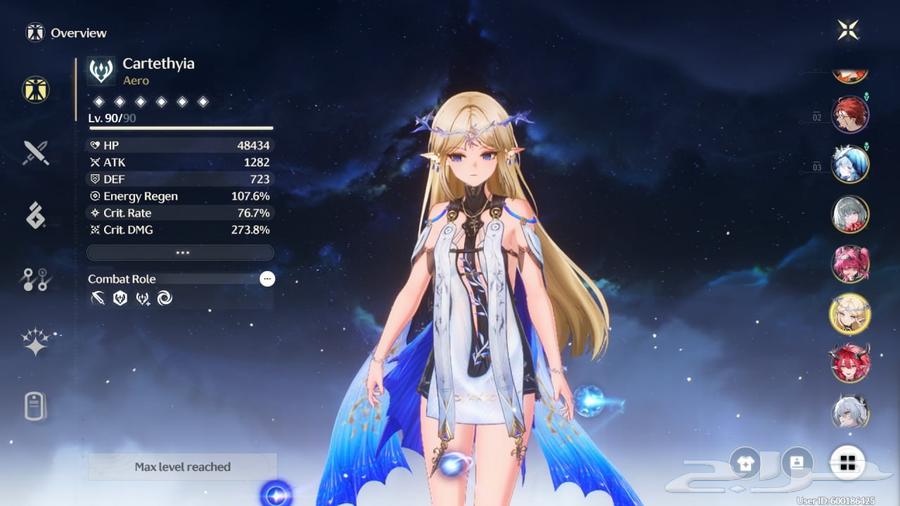The image size is (900, 506).
Task: Click the Max level reached button
Action: click(x=182, y=467)
